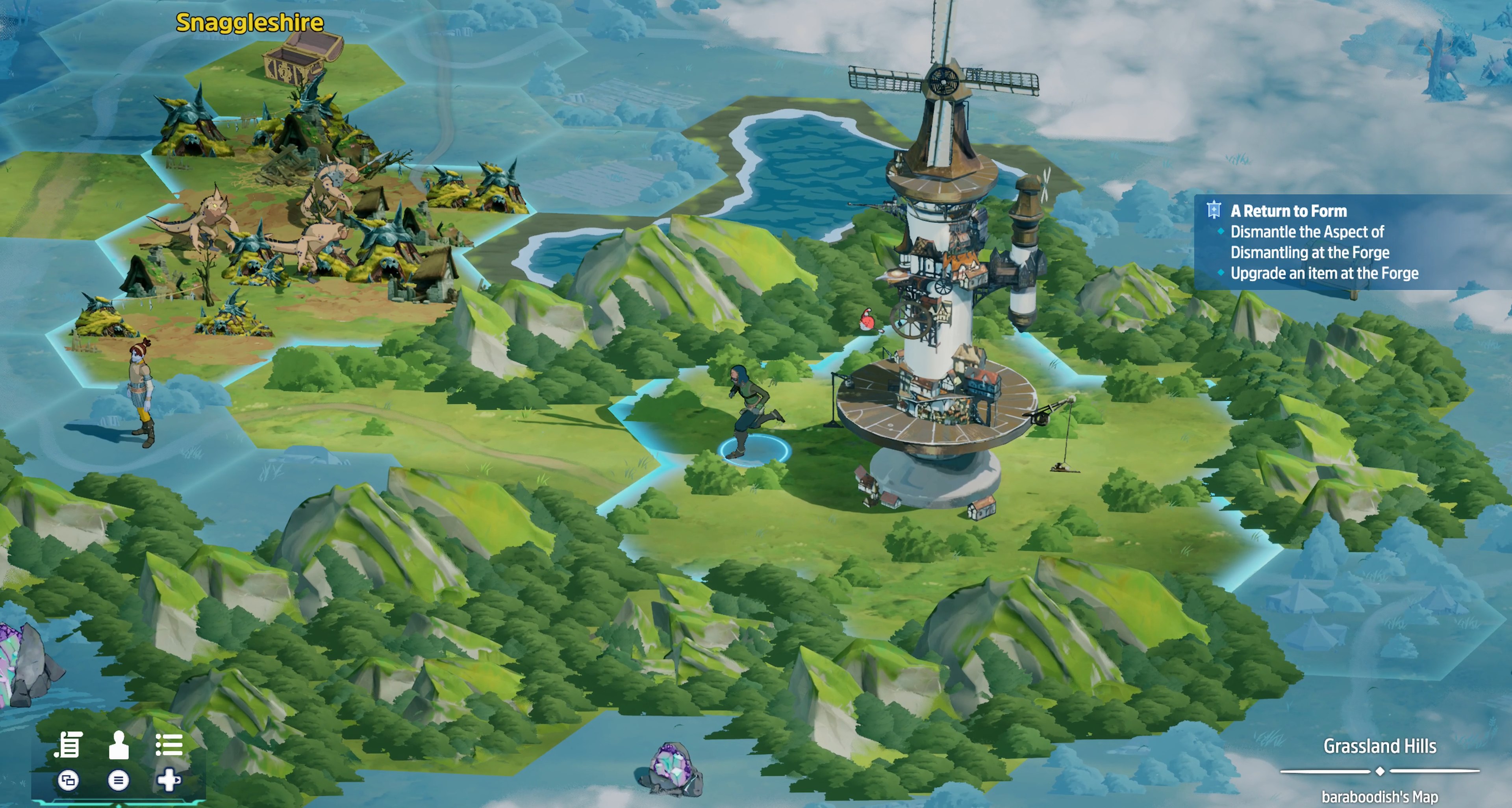Select the A Return to Form quest tracker

pyautogui.click(x=1288, y=211)
